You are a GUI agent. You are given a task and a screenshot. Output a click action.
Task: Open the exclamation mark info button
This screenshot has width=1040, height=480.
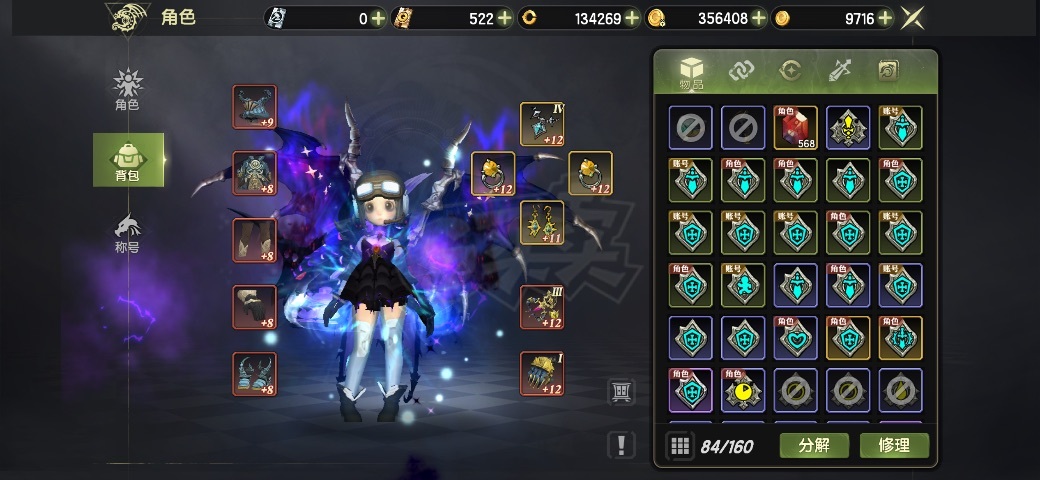click(621, 444)
